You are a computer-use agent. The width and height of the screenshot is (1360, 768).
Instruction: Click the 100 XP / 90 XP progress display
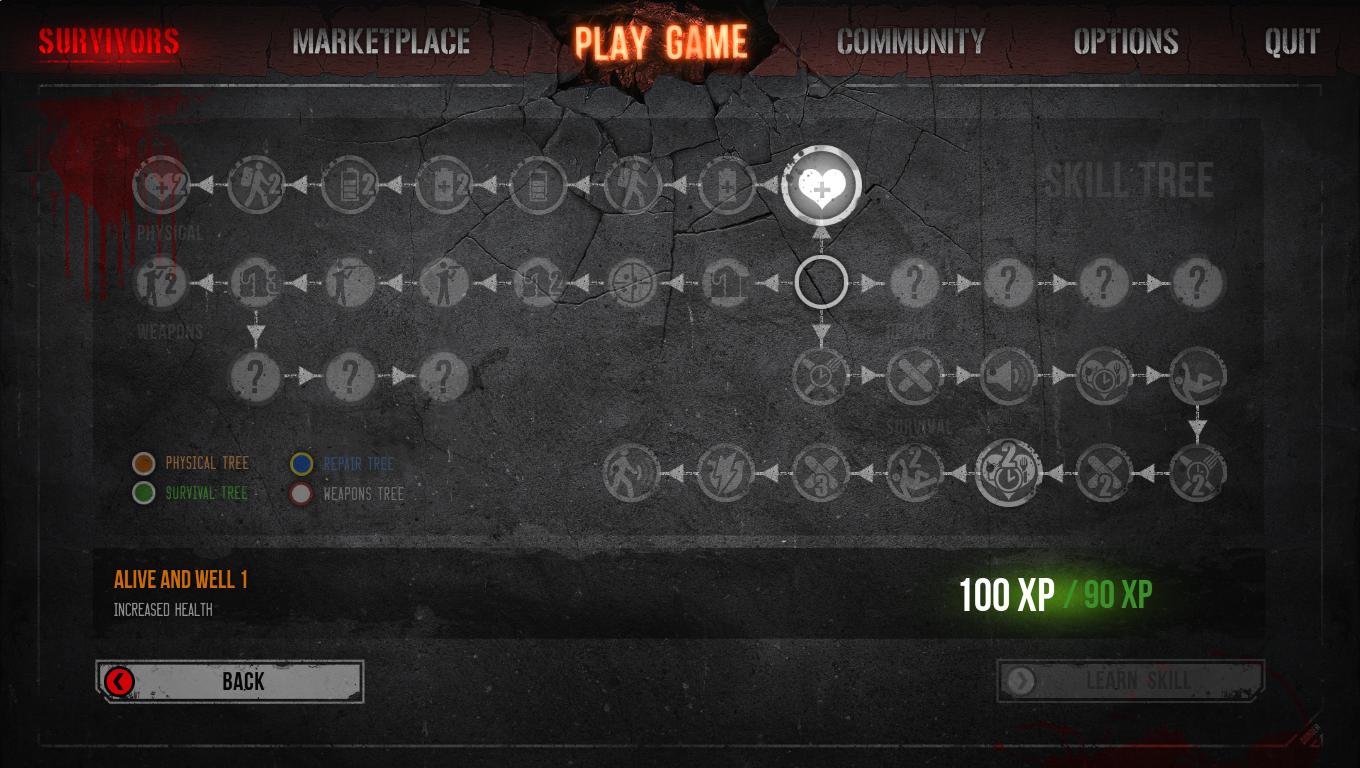(1057, 594)
